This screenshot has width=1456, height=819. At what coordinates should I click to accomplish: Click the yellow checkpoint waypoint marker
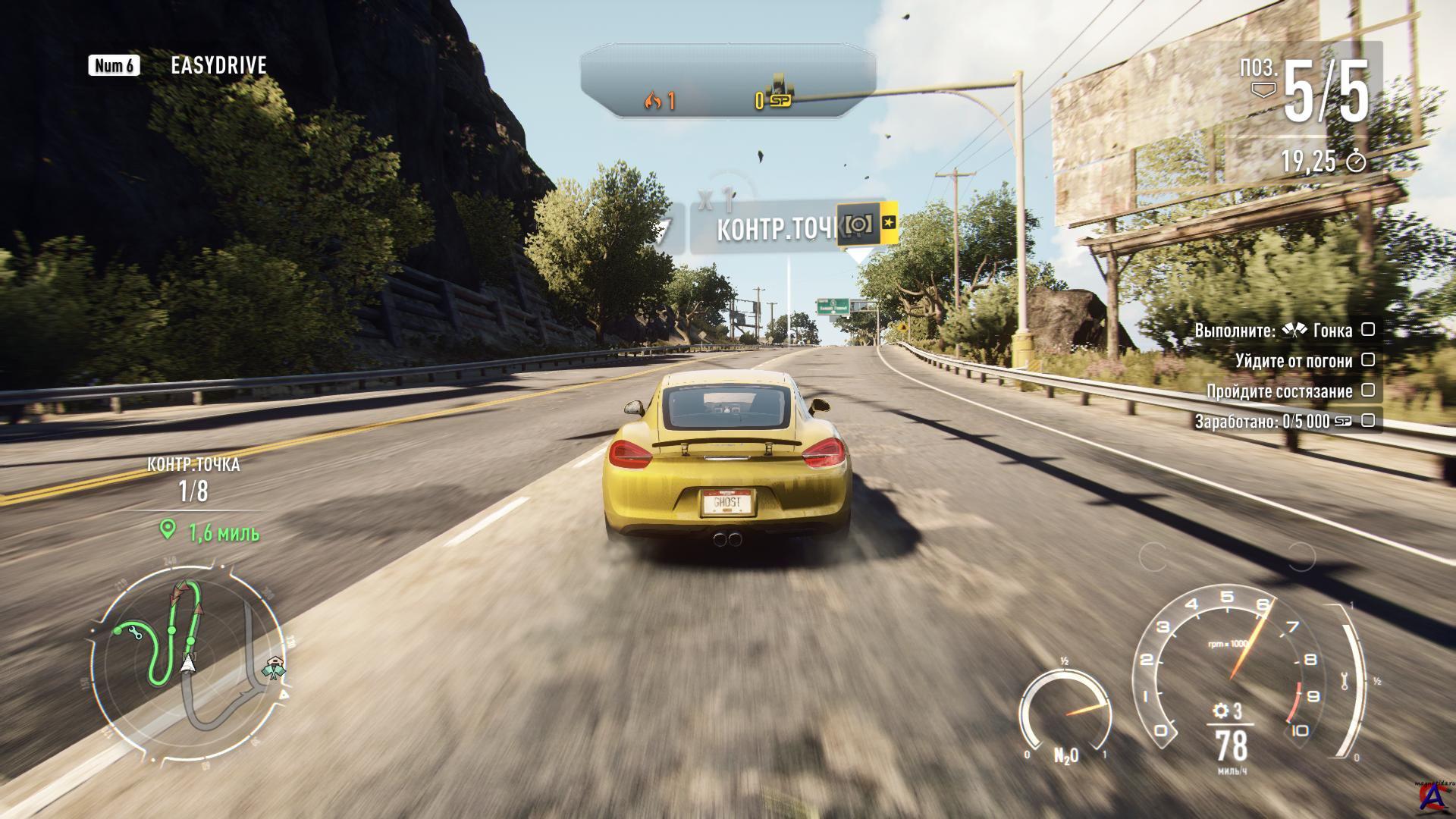(x=867, y=223)
